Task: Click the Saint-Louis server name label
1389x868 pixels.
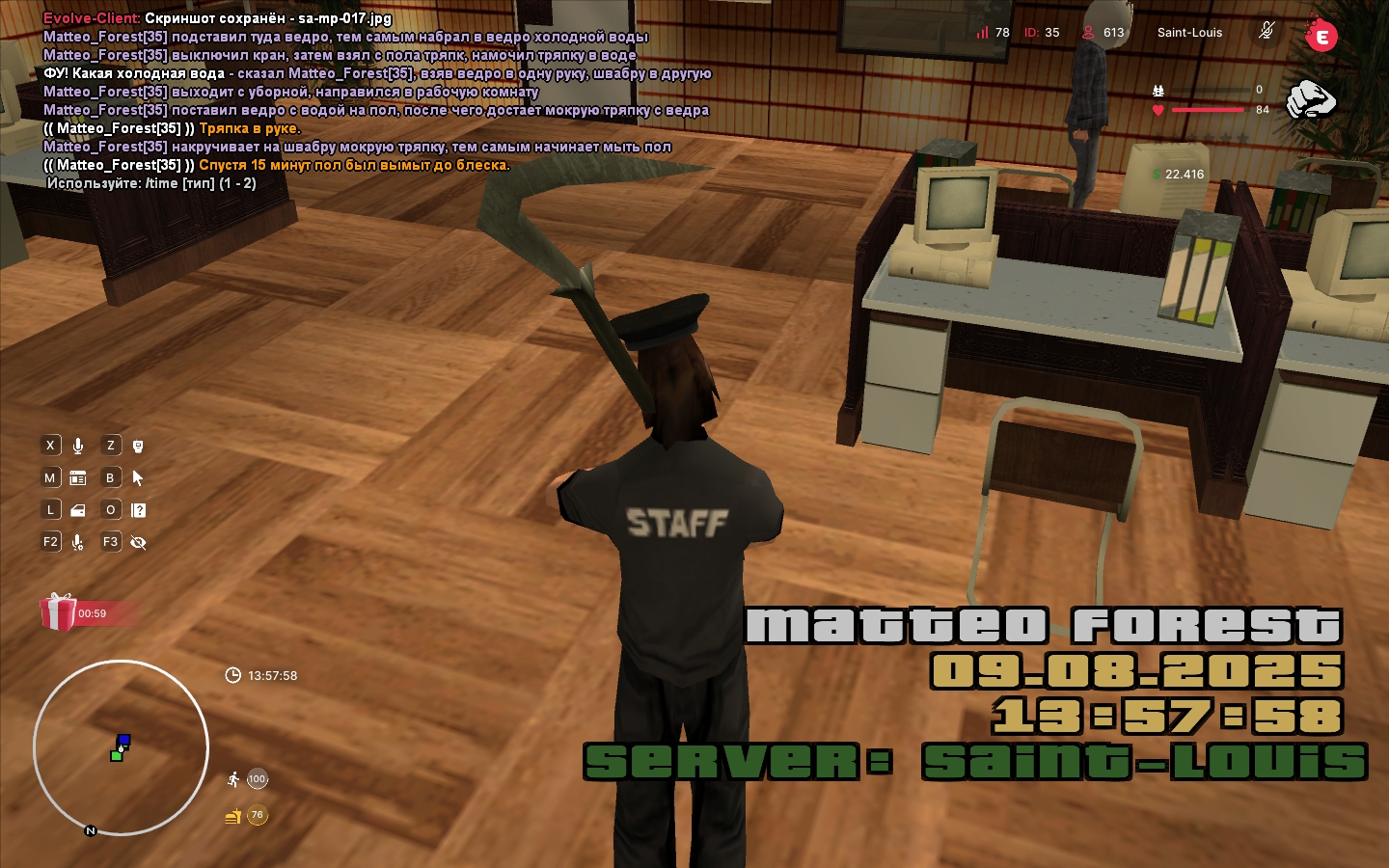Action: pos(1189,33)
